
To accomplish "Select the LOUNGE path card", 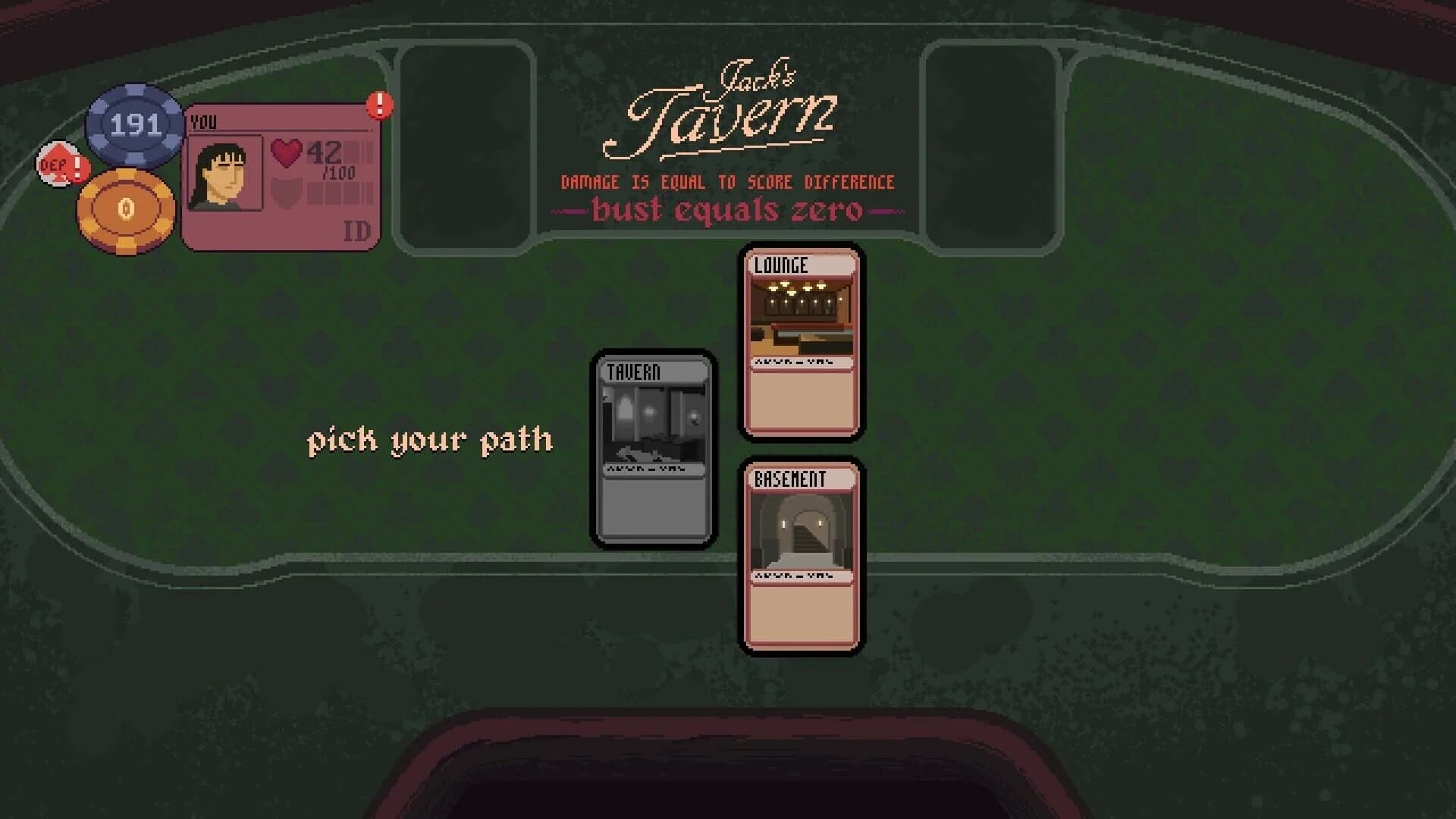I will click(801, 341).
